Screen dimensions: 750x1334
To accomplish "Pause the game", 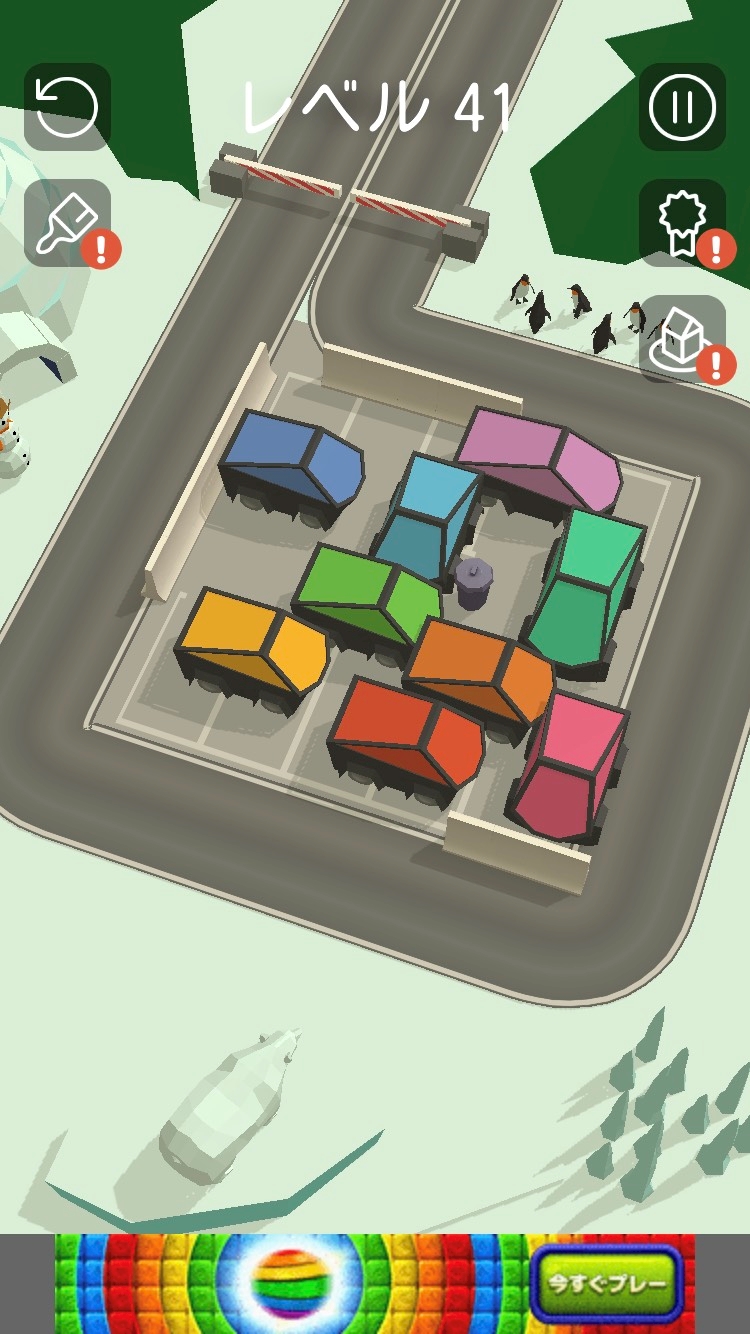I will pos(682,107).
